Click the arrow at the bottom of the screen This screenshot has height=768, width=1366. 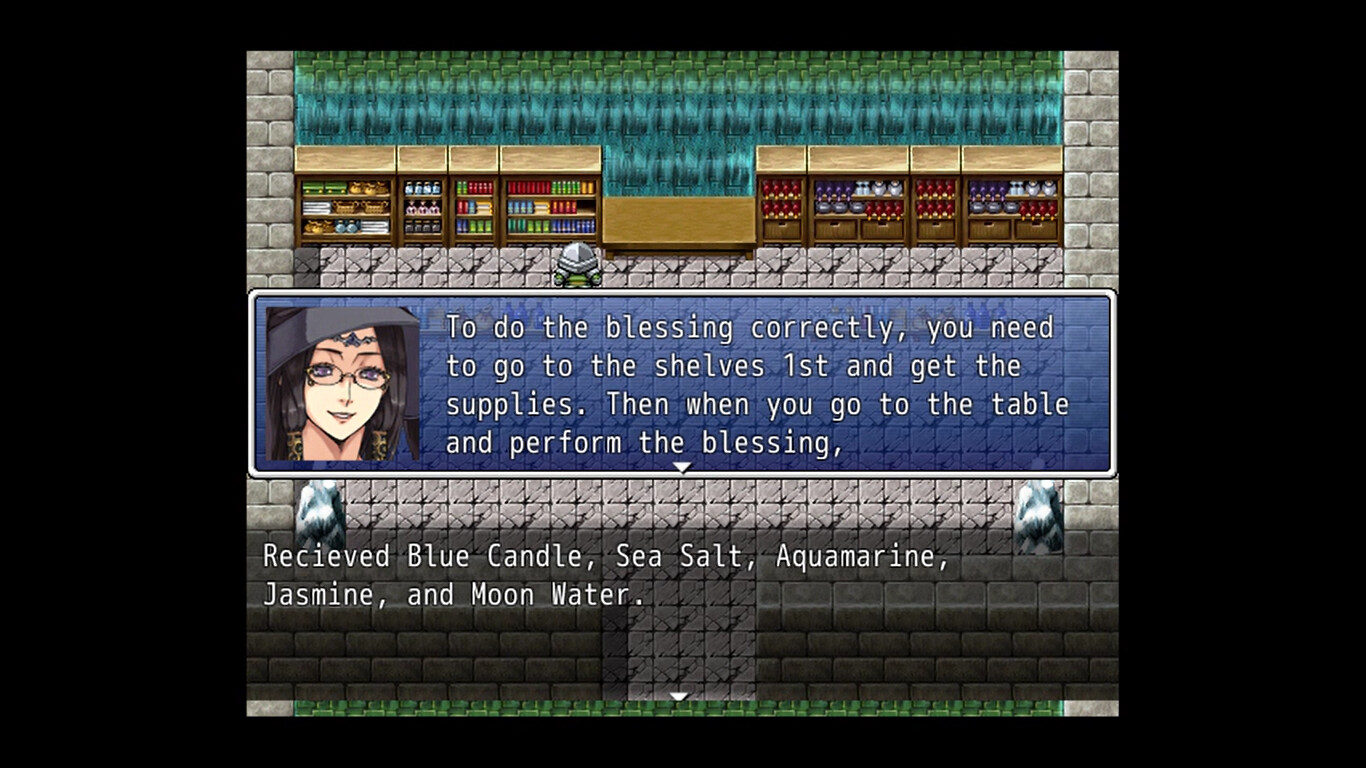coord(679,695)
